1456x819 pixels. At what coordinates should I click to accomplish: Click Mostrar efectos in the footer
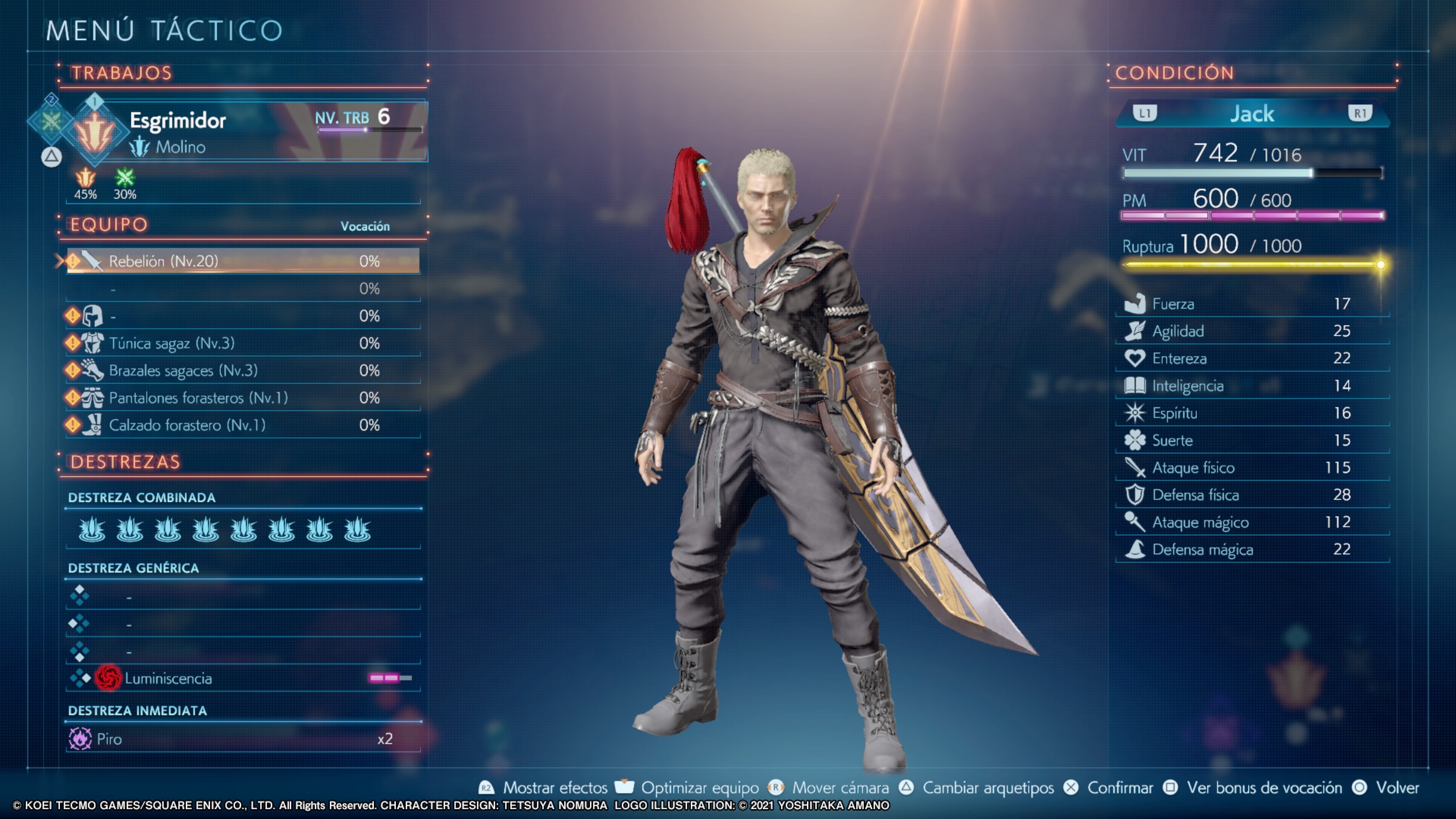click(x=554, y=788)
